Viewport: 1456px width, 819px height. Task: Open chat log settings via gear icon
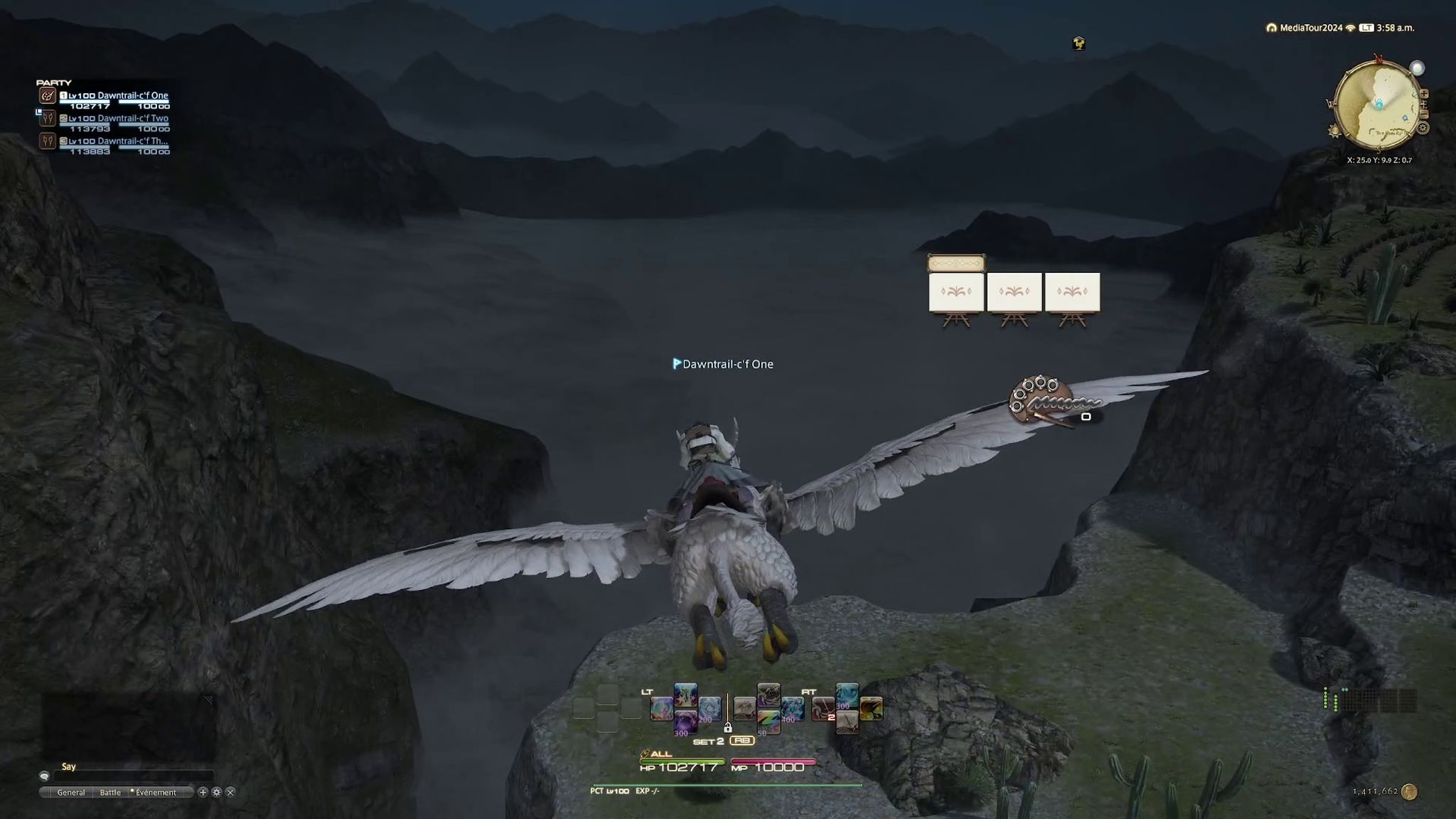217,792
